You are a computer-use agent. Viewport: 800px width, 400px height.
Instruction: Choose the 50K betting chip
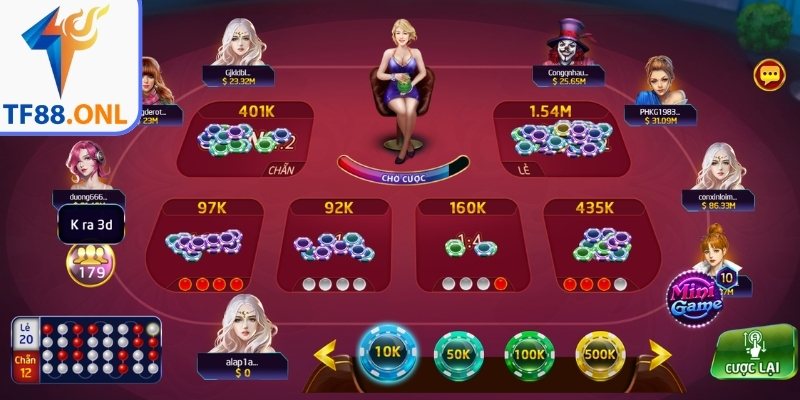459,353
